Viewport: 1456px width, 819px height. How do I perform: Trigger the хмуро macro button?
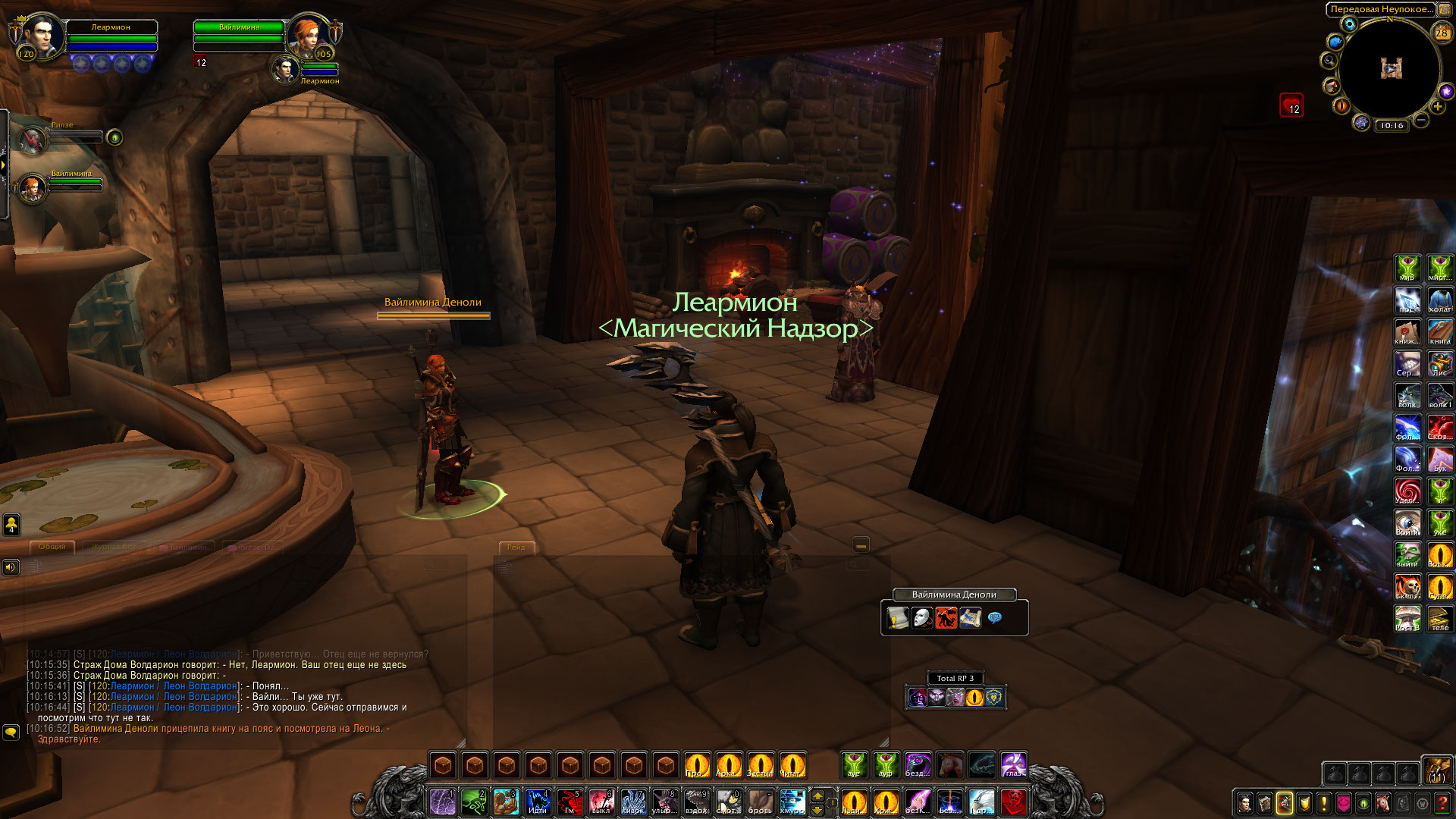[x=792, y=802]
